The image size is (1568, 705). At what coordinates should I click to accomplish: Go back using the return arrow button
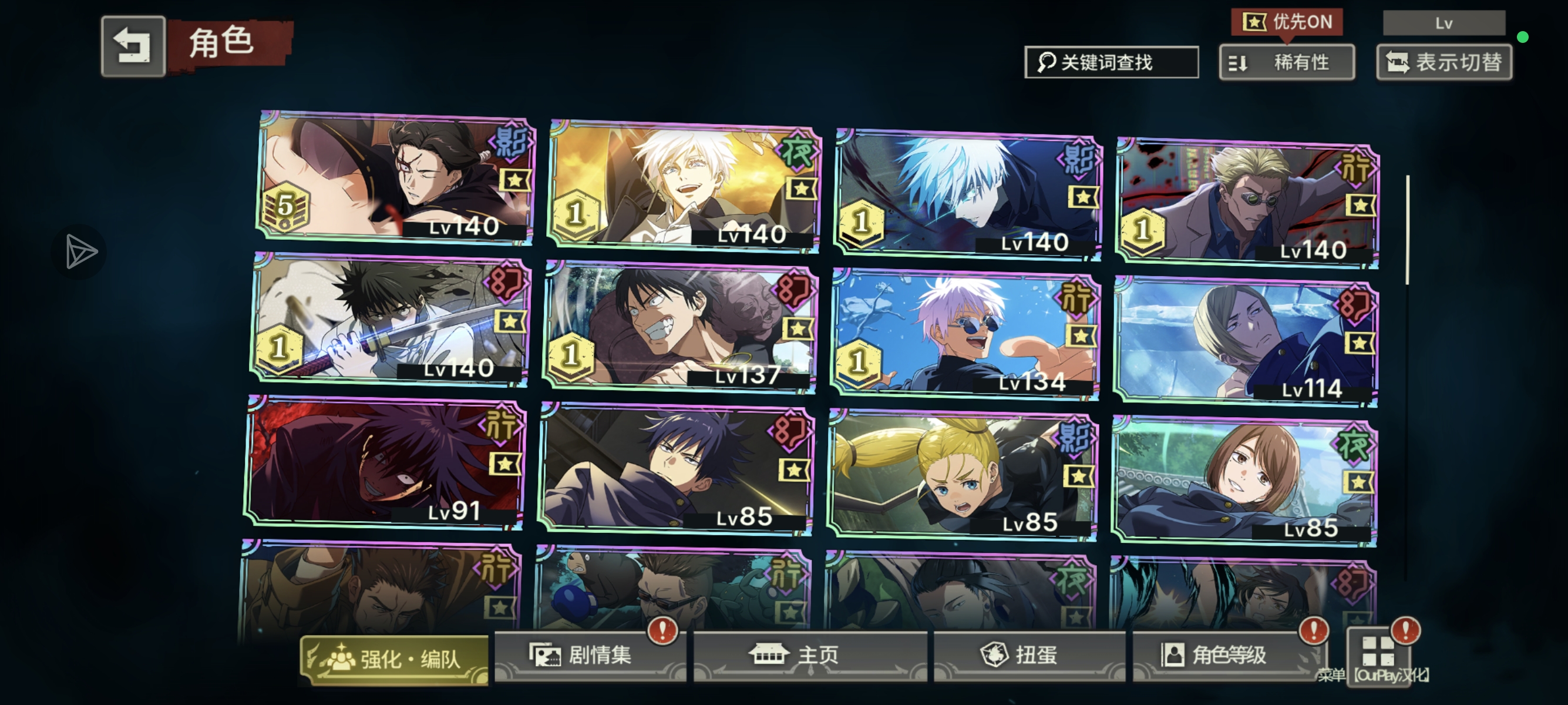[133, 46]
